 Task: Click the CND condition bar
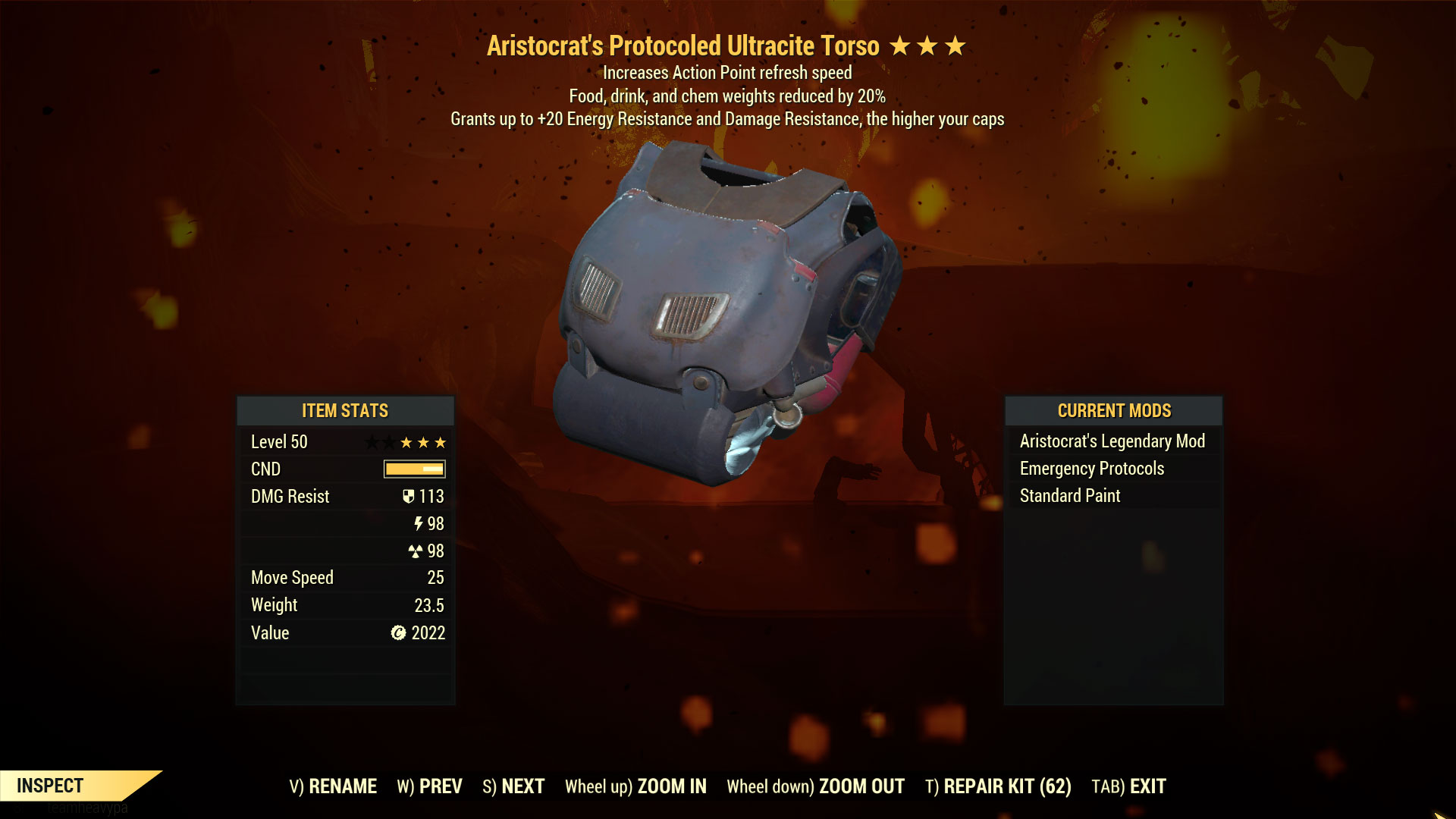pyautogui.click(x=413, y=469)
